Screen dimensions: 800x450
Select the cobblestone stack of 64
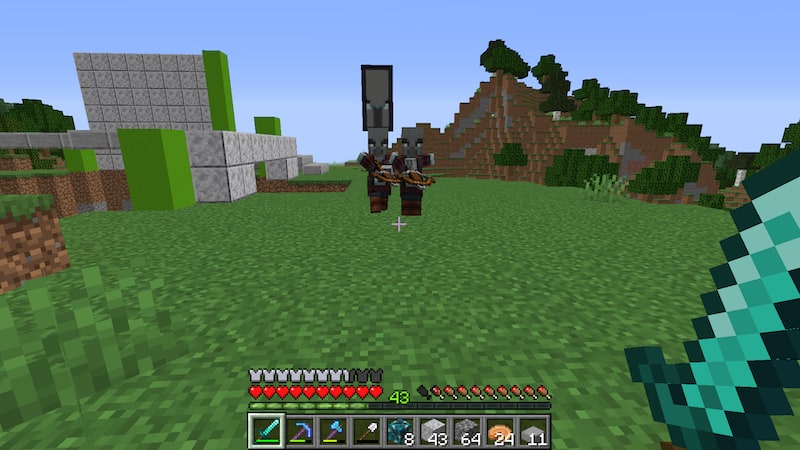467,431
